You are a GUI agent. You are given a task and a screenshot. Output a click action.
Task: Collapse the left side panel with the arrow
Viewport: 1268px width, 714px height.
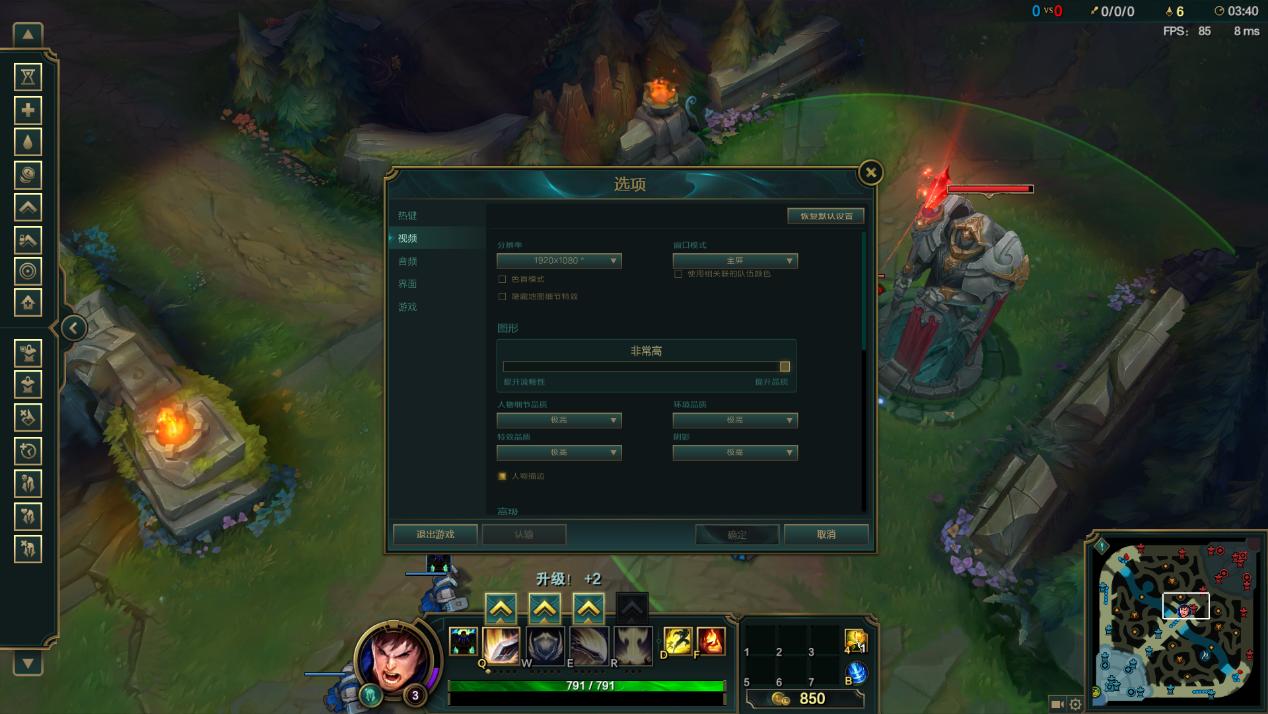click(73, 328)
